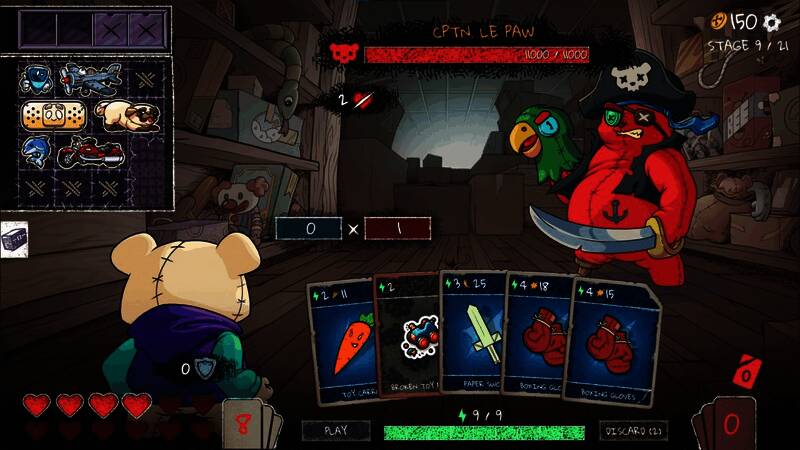Select the Boxing Gloves card costing 15
800x450 pixels.
tap(614, 342)
